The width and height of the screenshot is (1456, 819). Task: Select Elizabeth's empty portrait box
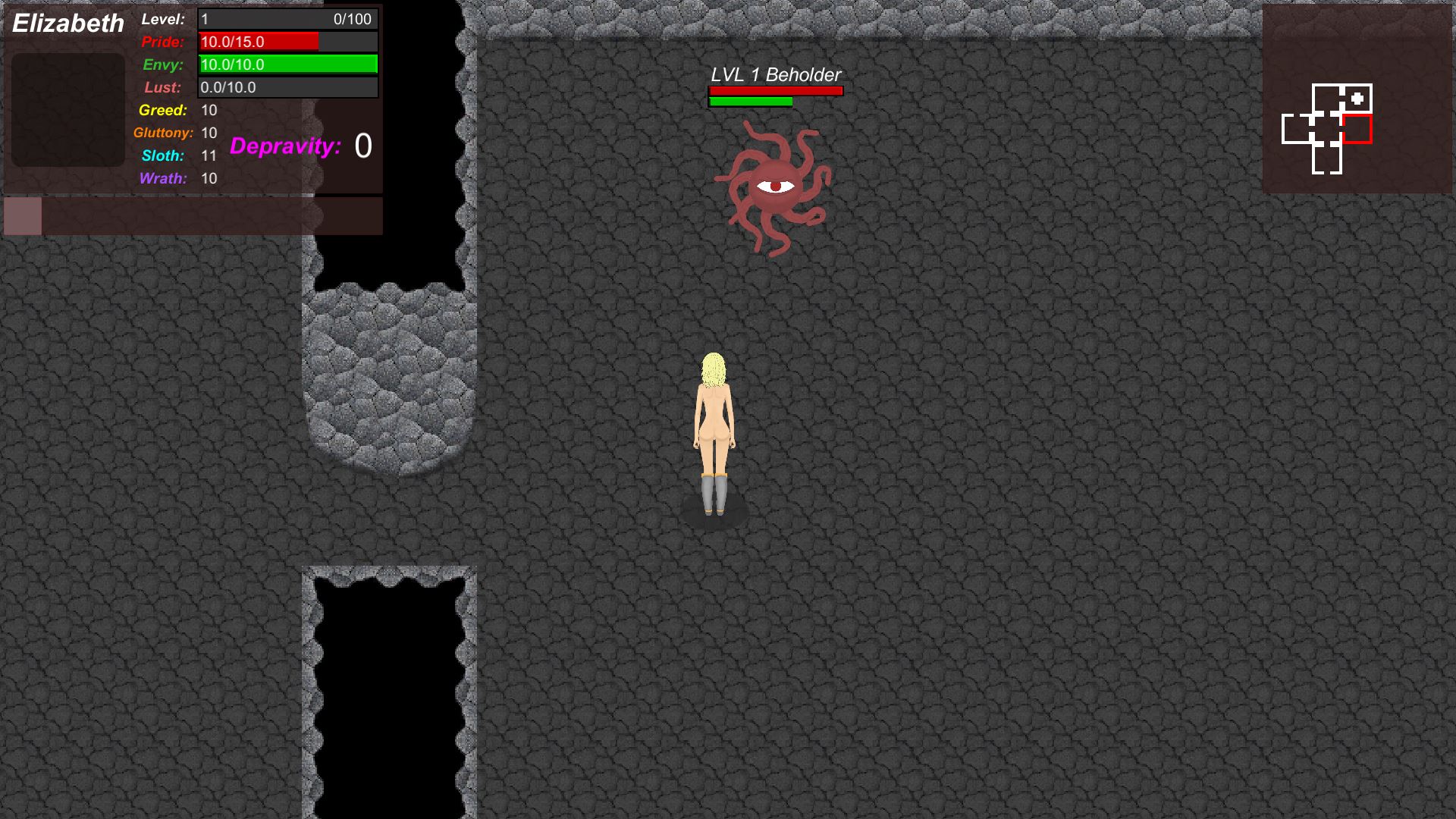[68, 109]
